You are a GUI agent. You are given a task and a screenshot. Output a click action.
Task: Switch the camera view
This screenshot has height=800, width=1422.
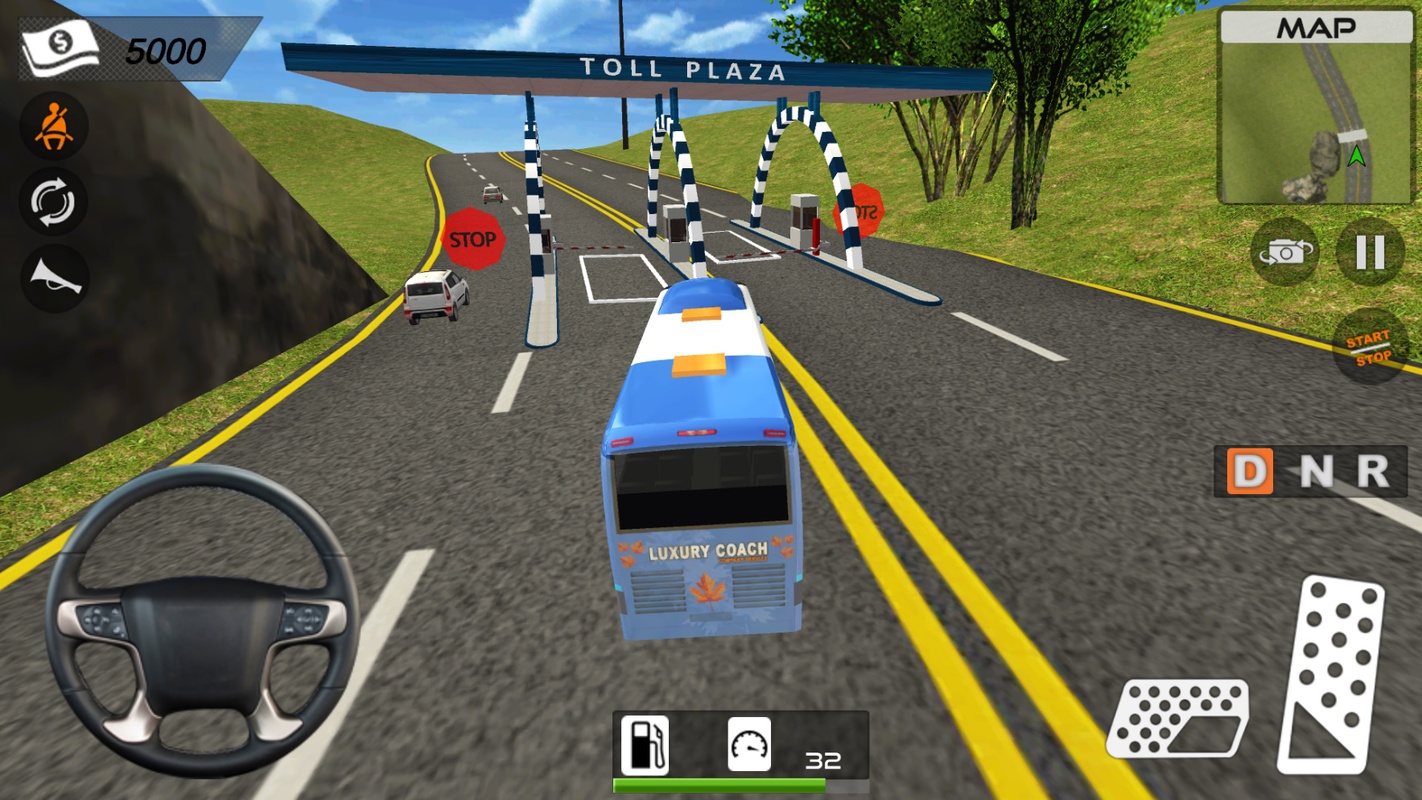point(1285,252)
